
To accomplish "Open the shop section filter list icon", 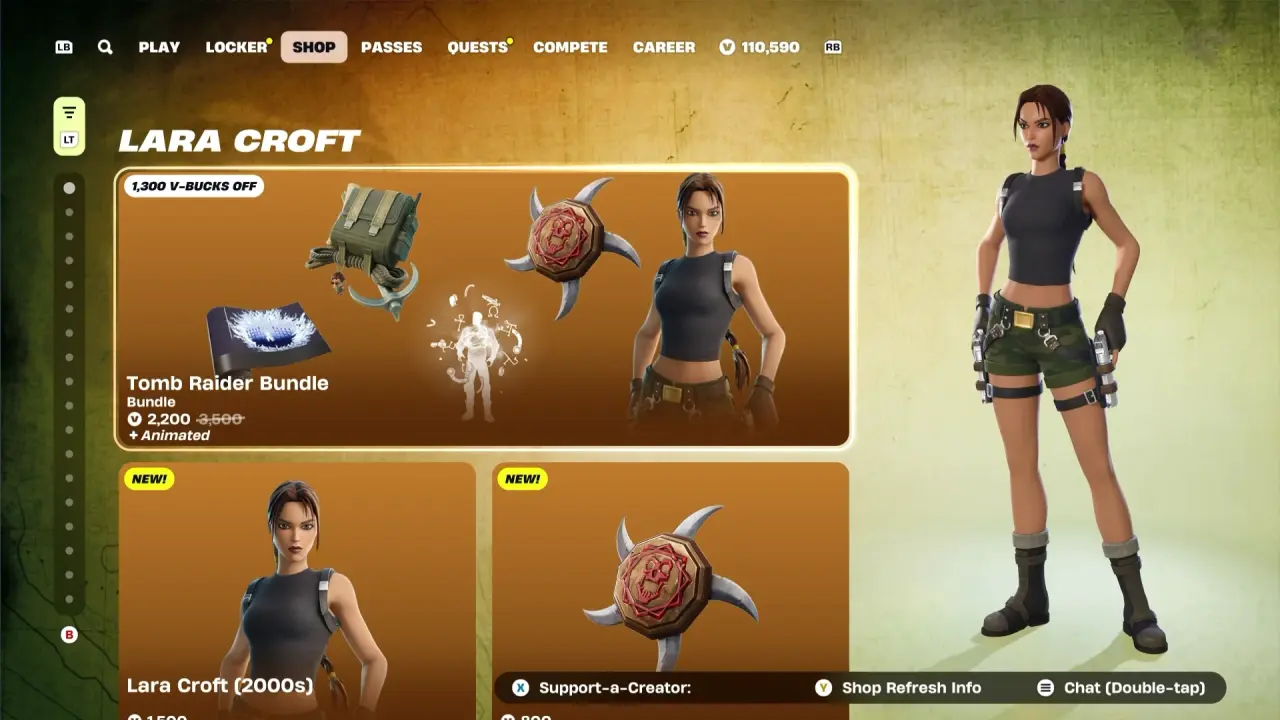I will (x=69, y=112).
